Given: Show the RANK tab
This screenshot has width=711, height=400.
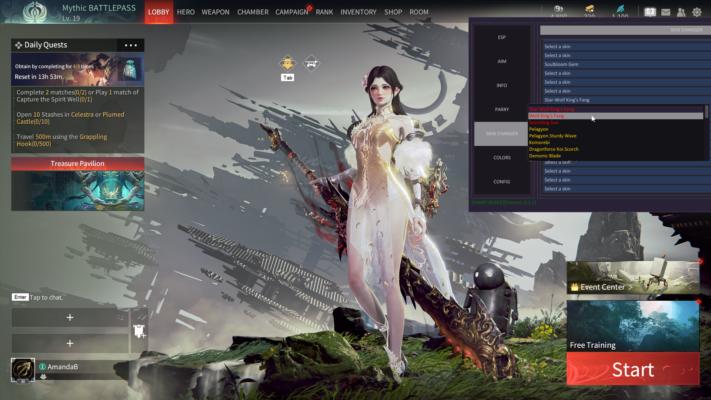Looking at the screenshot, I should click(324, 12).
